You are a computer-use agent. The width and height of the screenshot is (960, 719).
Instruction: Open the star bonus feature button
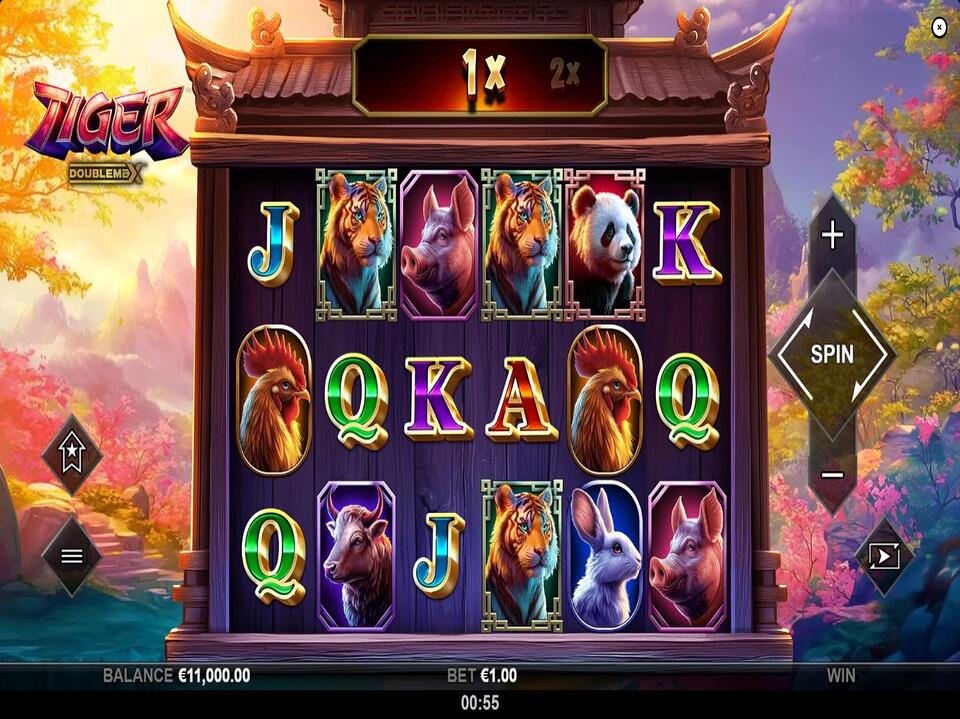pyautogui.click(x=71, y=456)
